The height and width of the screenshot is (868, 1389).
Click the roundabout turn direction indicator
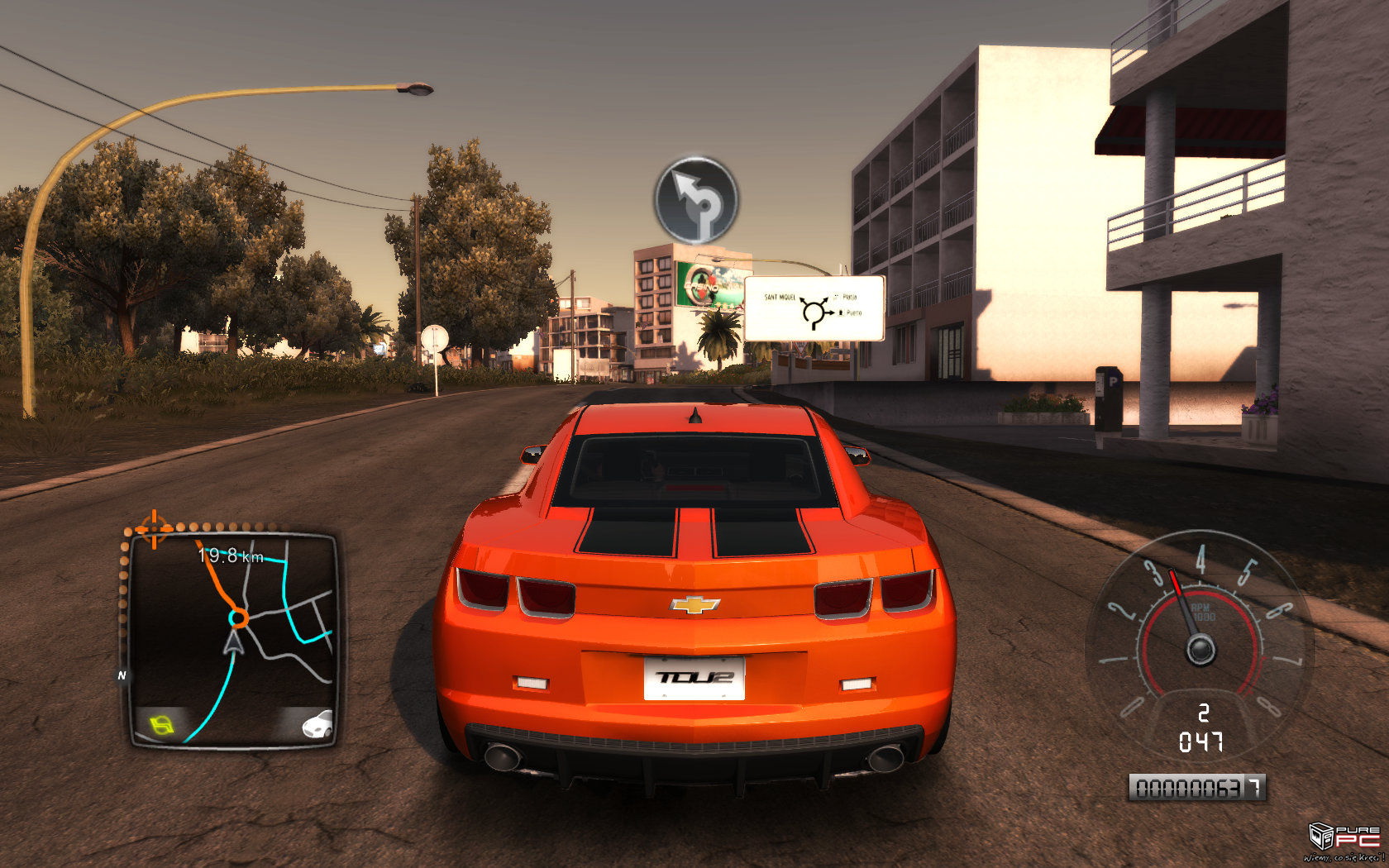[x=696, y=199]
